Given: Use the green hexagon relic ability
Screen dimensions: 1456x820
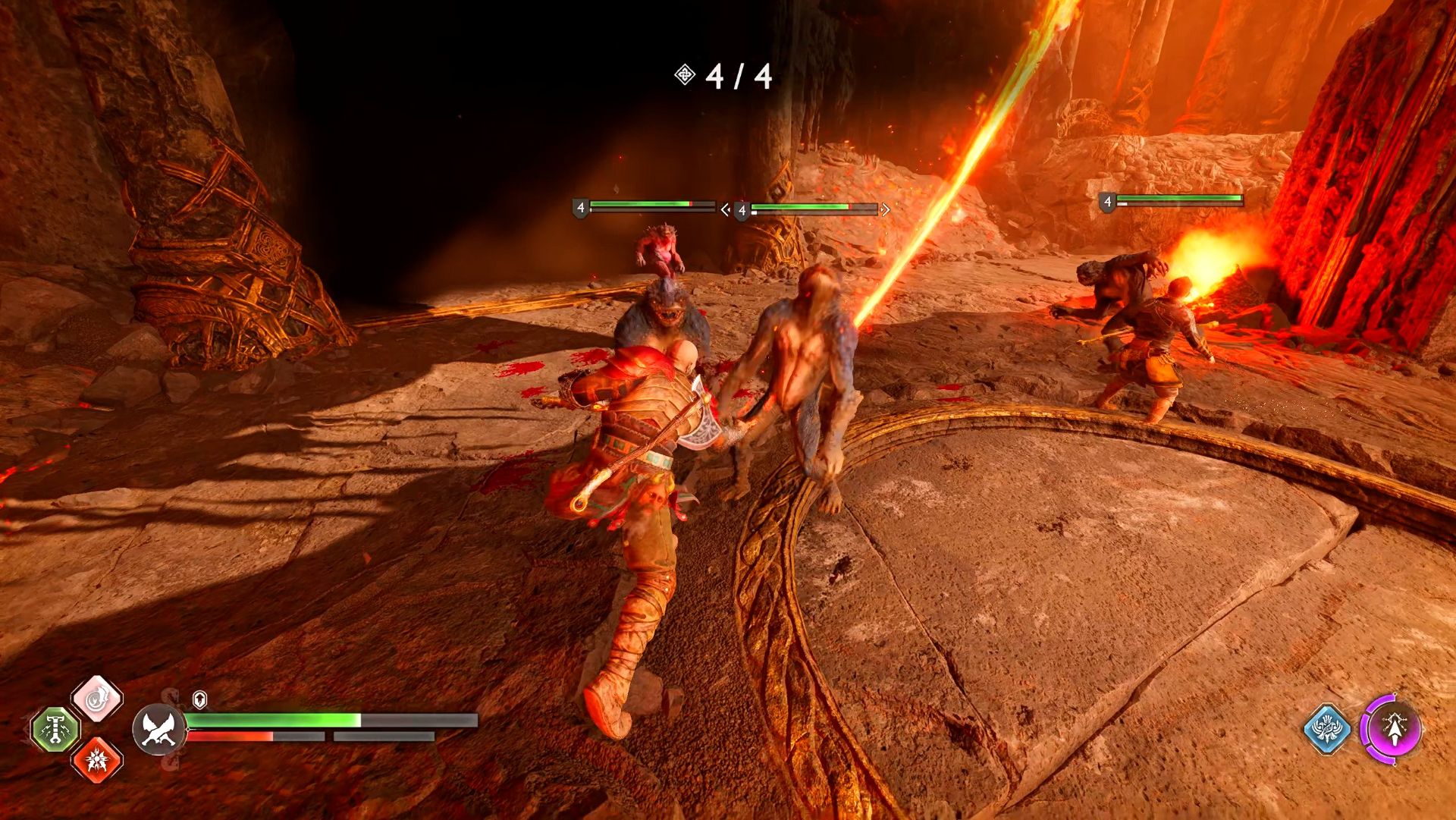Looking at the screenshot, I should coord(55,730).
